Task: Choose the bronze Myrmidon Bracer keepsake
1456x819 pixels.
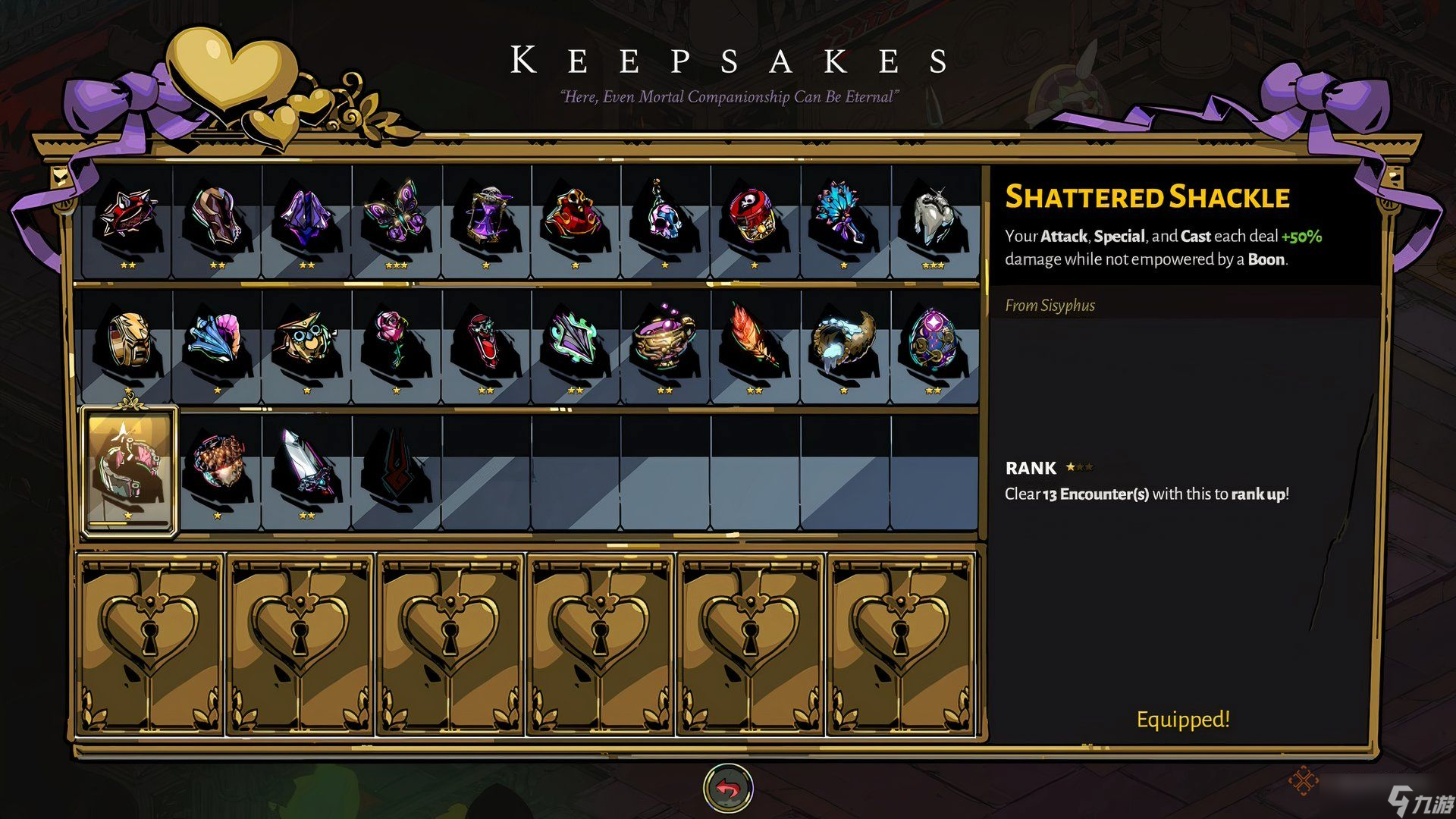Action: pyautogui.click(x=217, y=216)
